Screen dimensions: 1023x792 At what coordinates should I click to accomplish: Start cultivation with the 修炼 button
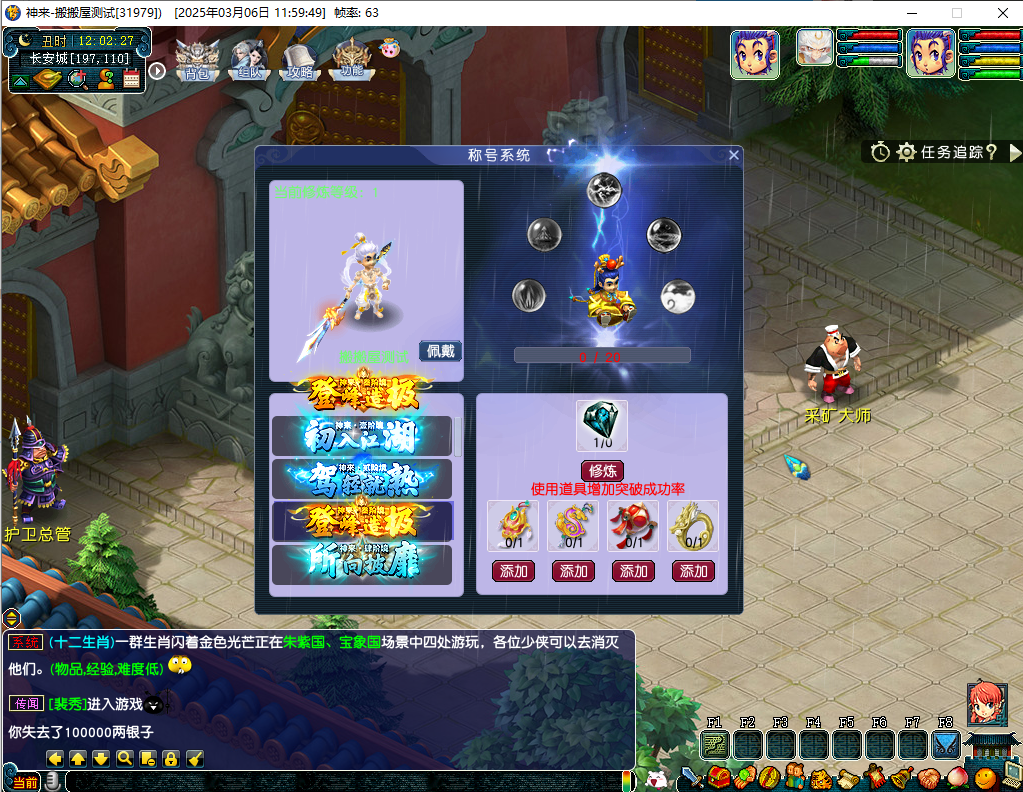coord(602,471)
